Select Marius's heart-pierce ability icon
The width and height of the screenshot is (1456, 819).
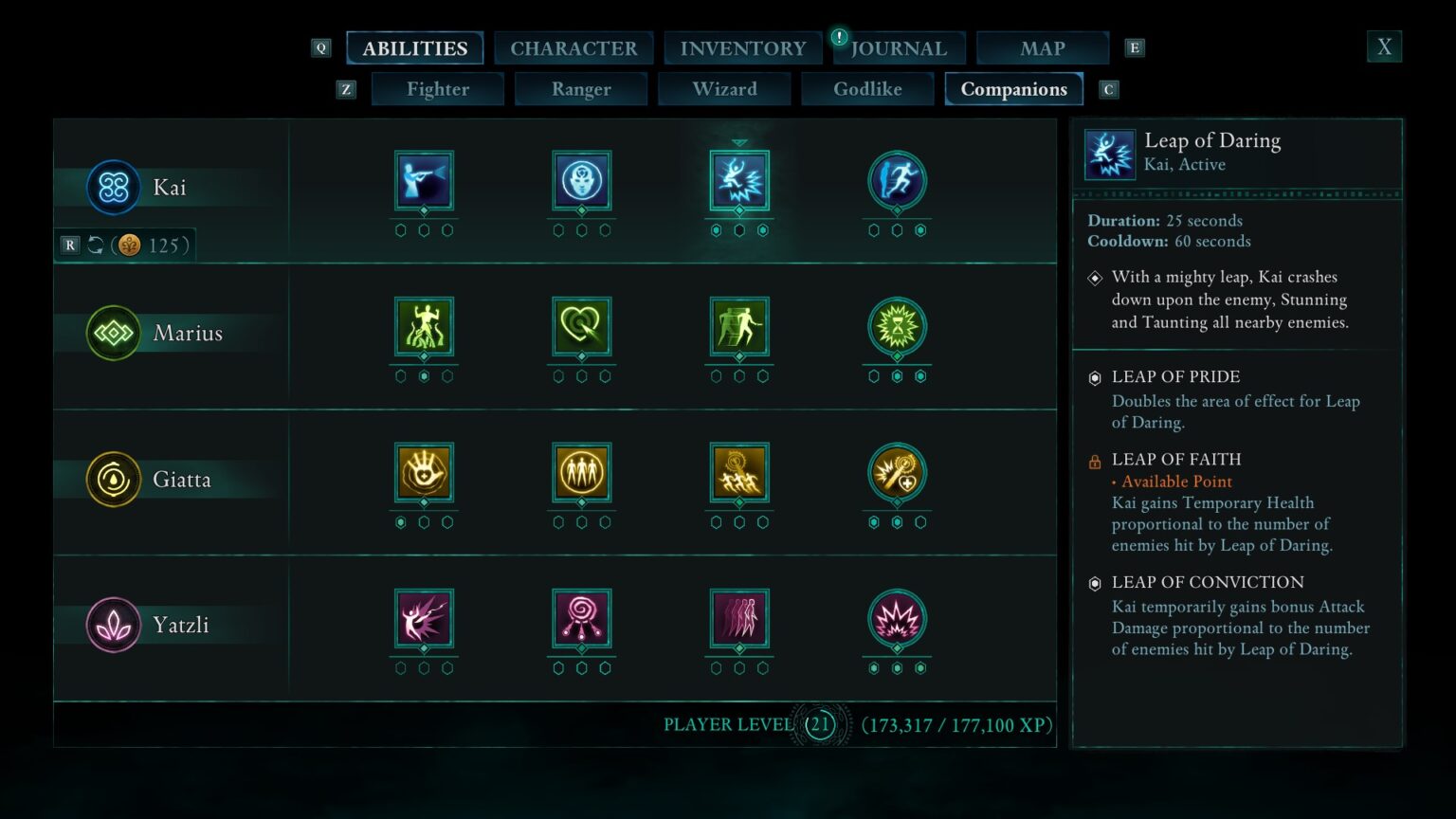click(x=581, y=328)
